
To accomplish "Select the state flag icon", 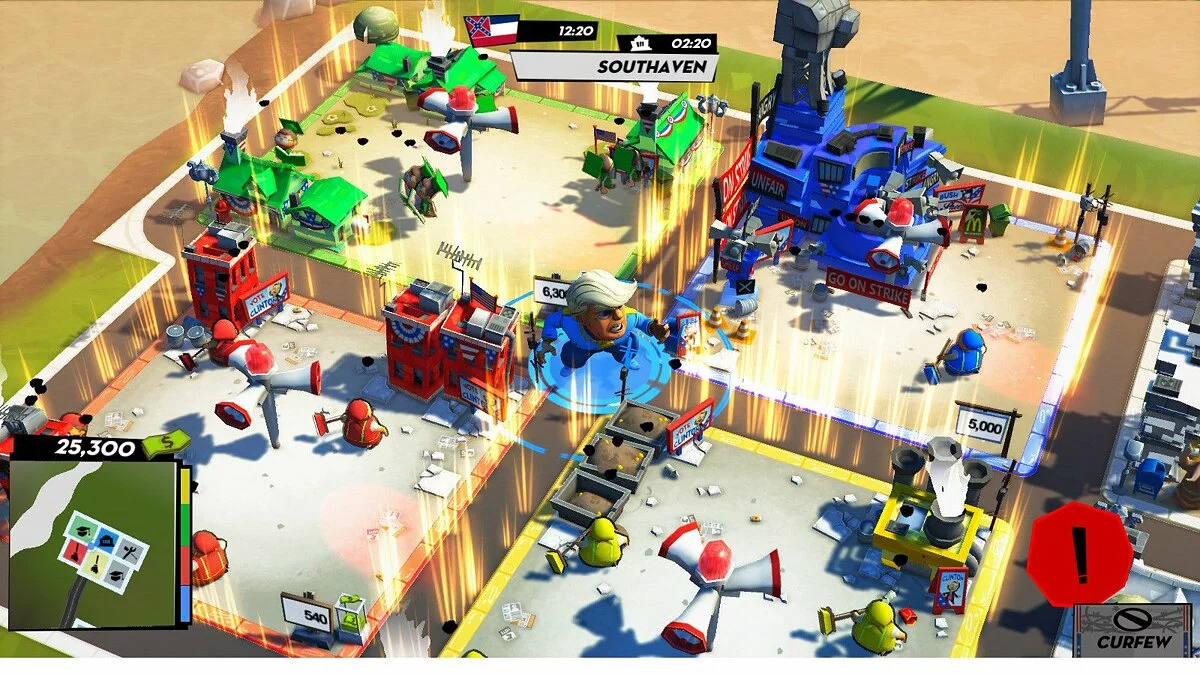I will 491,29.
